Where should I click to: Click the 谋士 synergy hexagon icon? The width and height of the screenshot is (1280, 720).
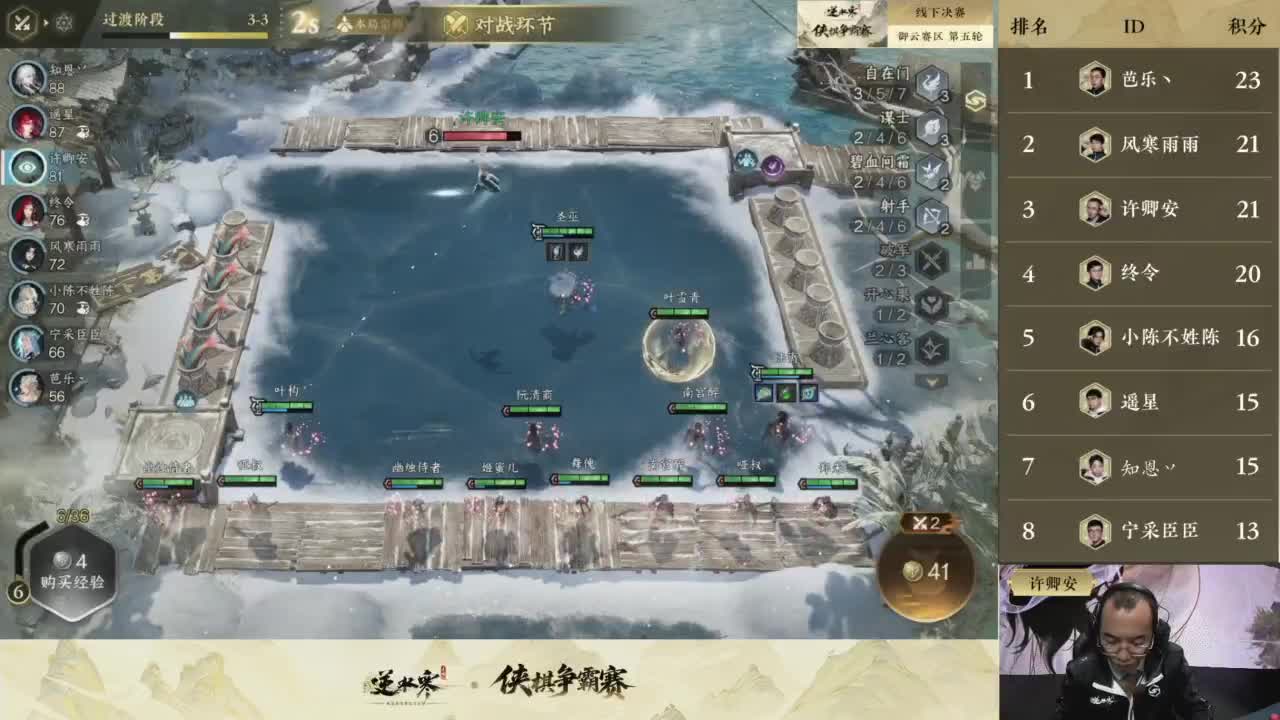(931, 128)
